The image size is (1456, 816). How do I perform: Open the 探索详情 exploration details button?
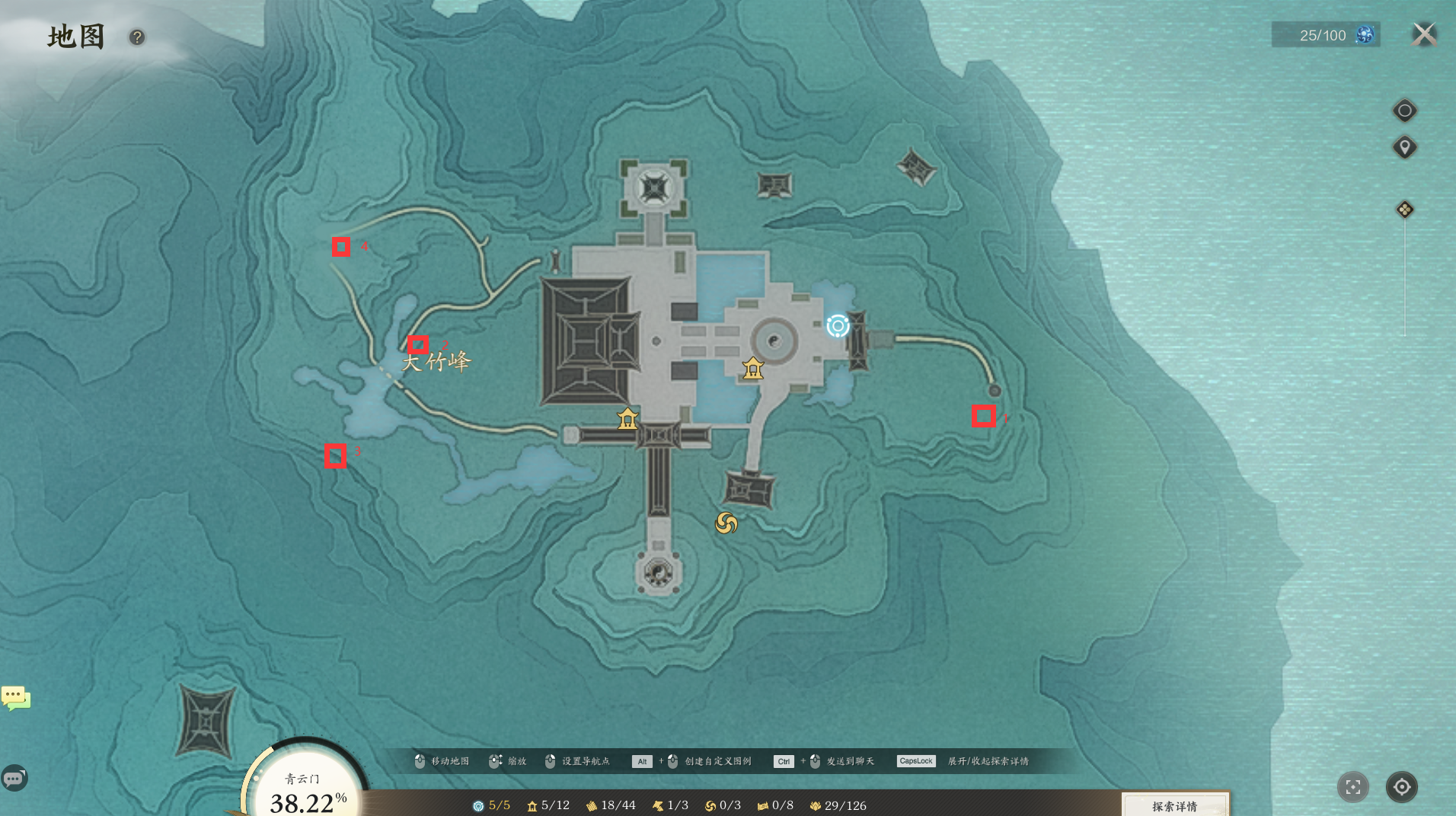point(1175,805)
